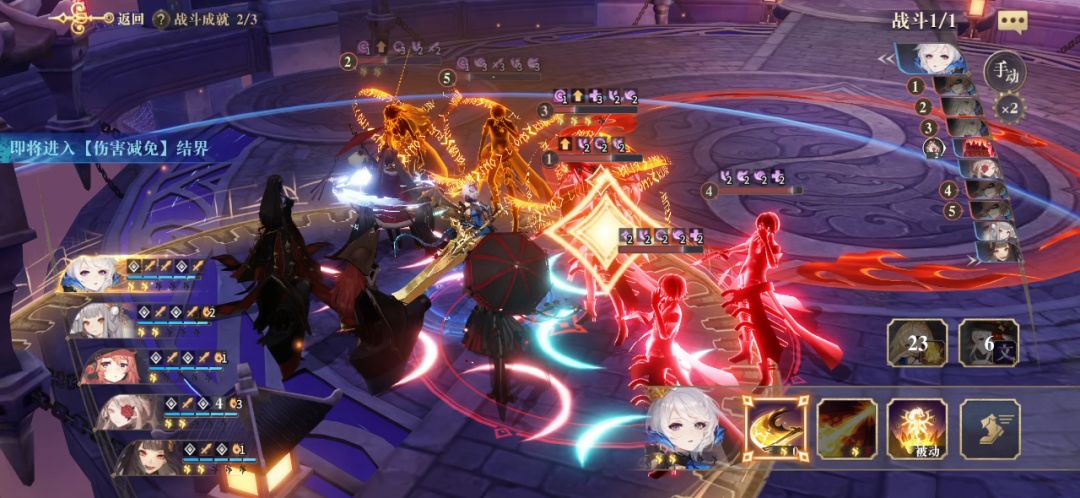The image size is (1080, 498).
Task: Open the 战斗成就 battle achievements help
Action: click(x=159, y=18)
